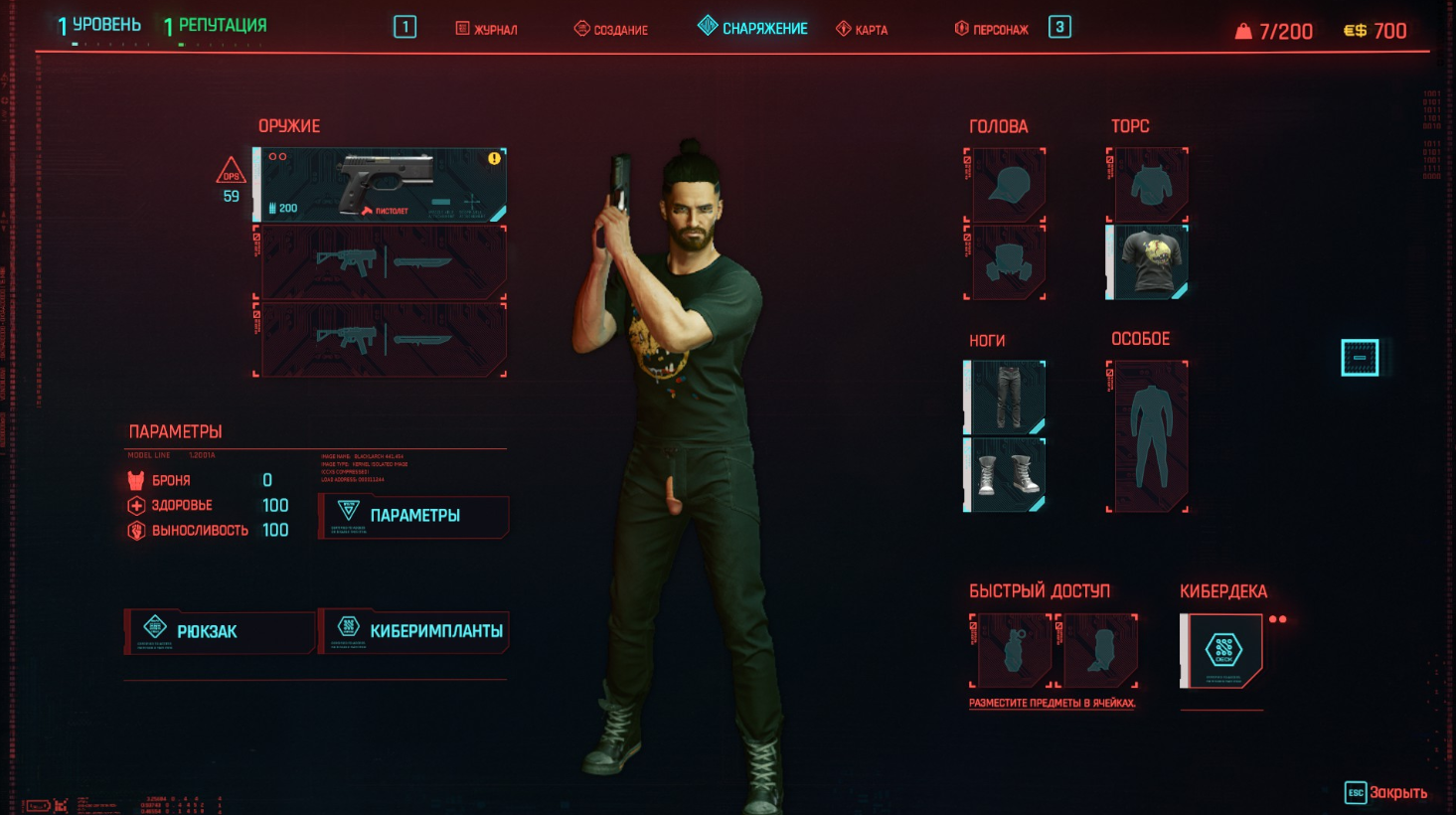
Task: Open the Рюкзак backpack
Action: click(219, 631)
